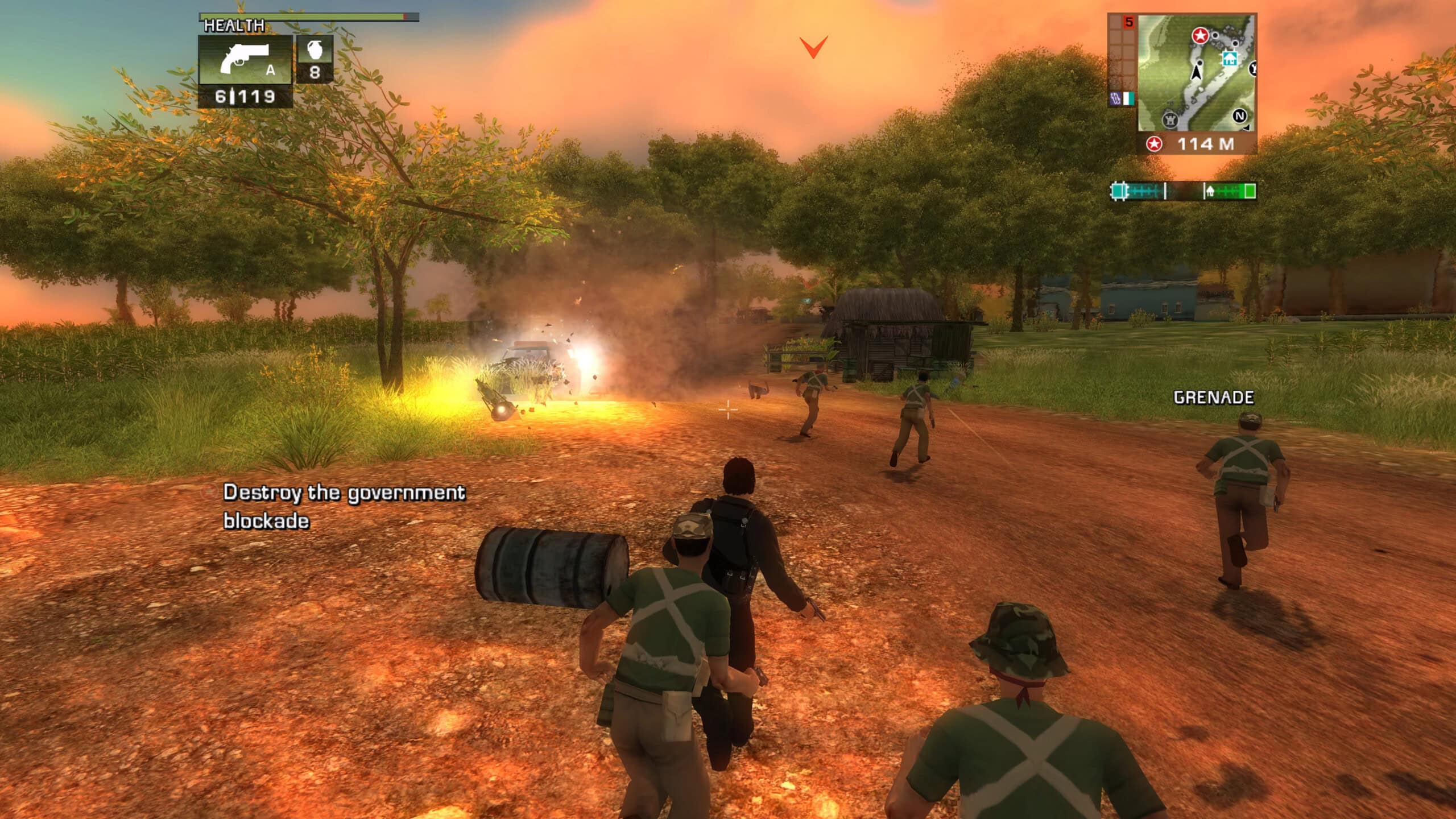Select the revolver weapon slot
Image resolution: width=1456 pixels, height=819 pixels.
[x=245, y=59]
